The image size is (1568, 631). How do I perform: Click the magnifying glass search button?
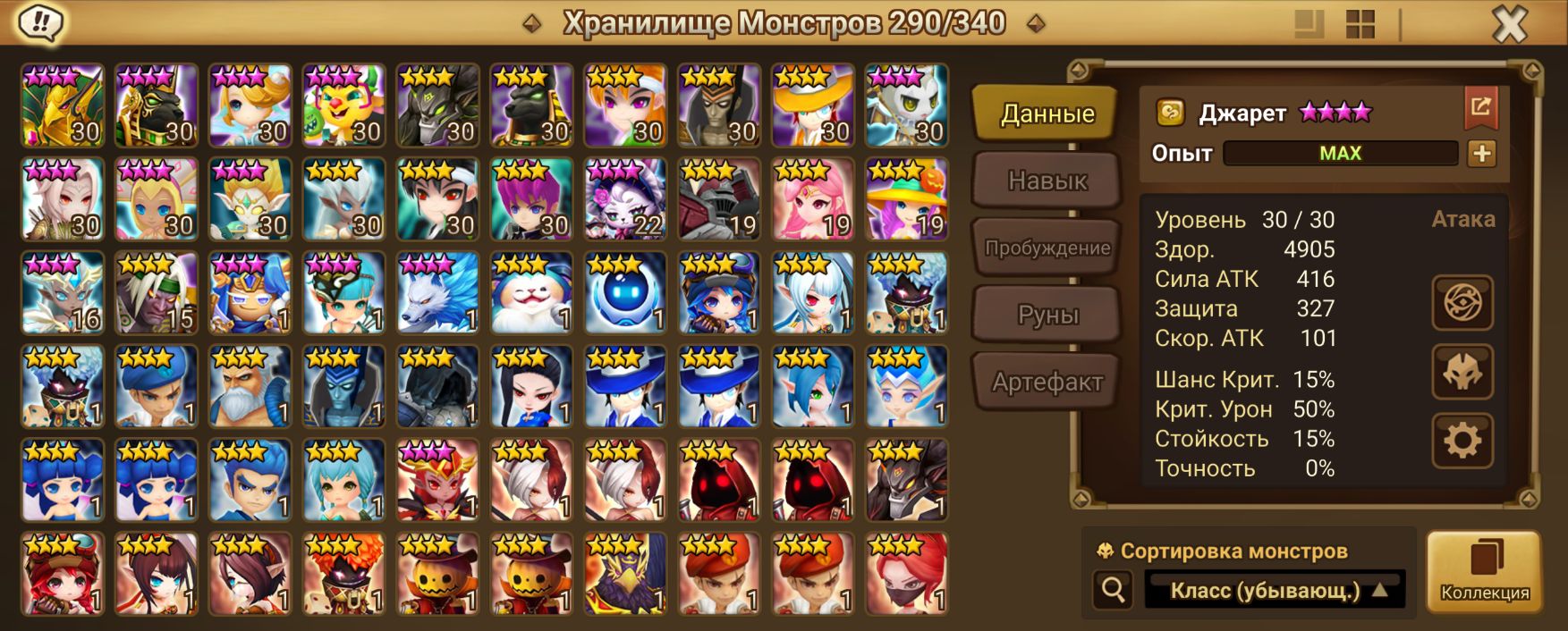tap(1114, 590)
